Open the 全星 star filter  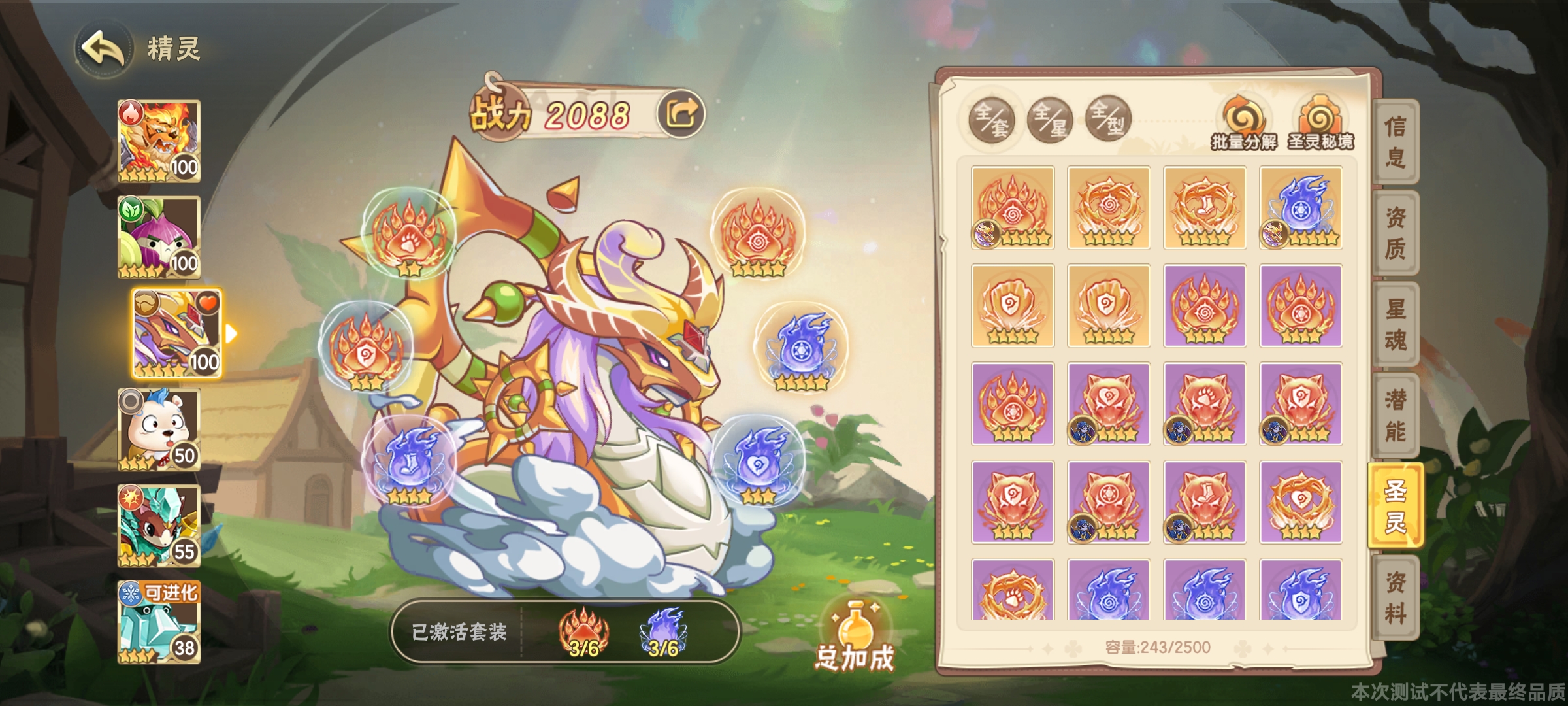click(1050, 120)
